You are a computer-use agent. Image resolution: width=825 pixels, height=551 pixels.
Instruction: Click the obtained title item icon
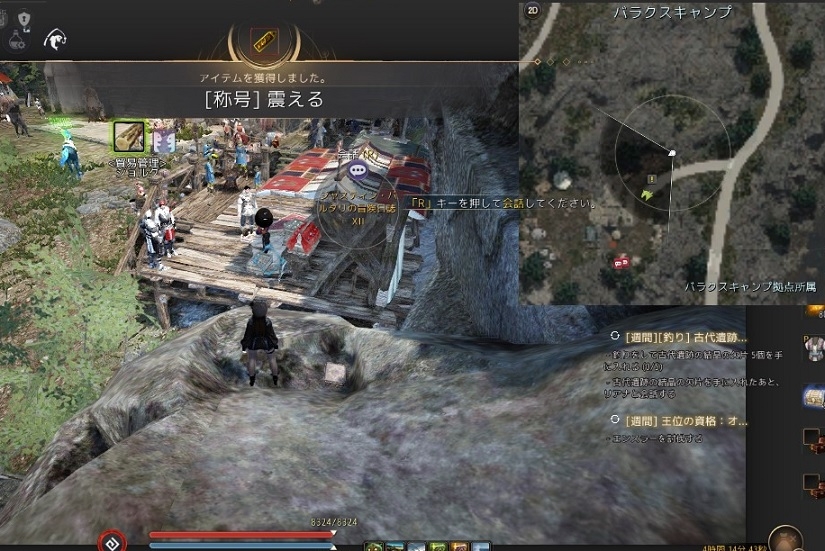click(x=262, y=42)
